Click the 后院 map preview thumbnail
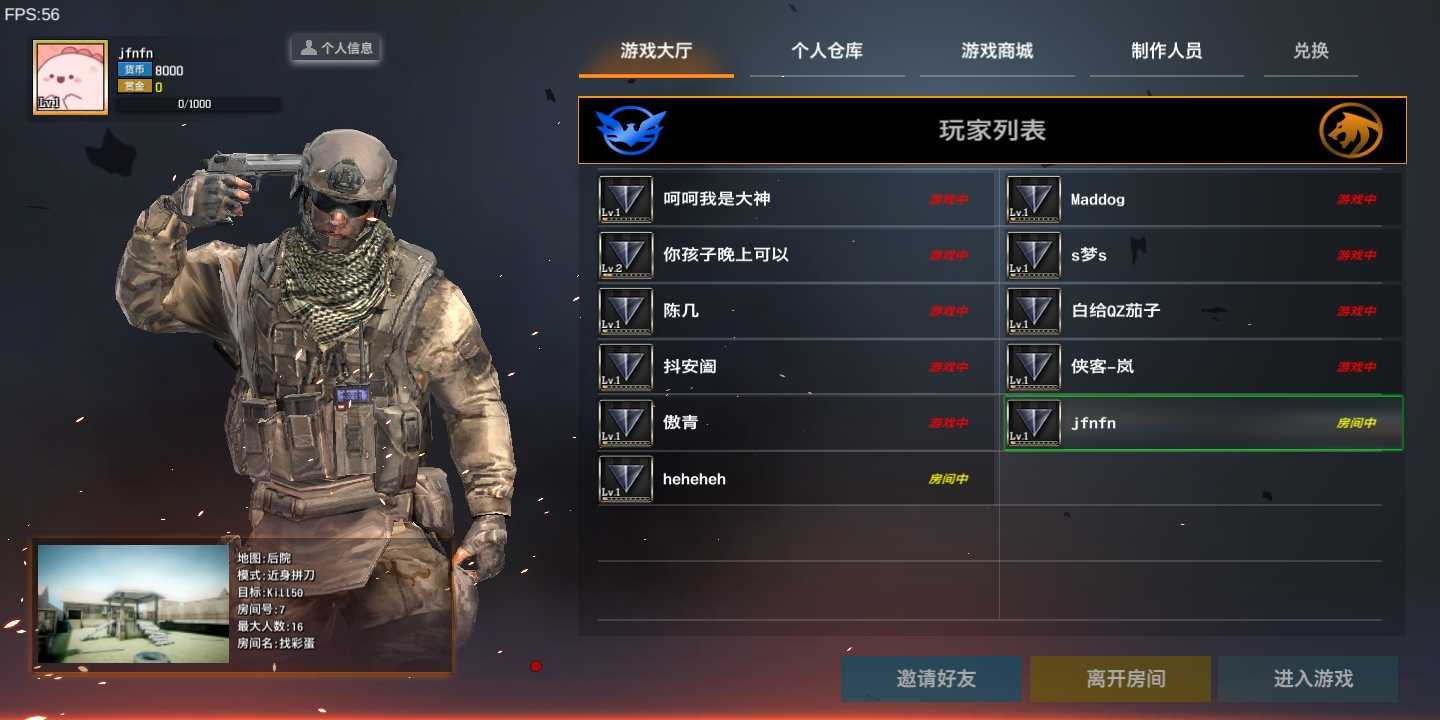 pos(131,603)
